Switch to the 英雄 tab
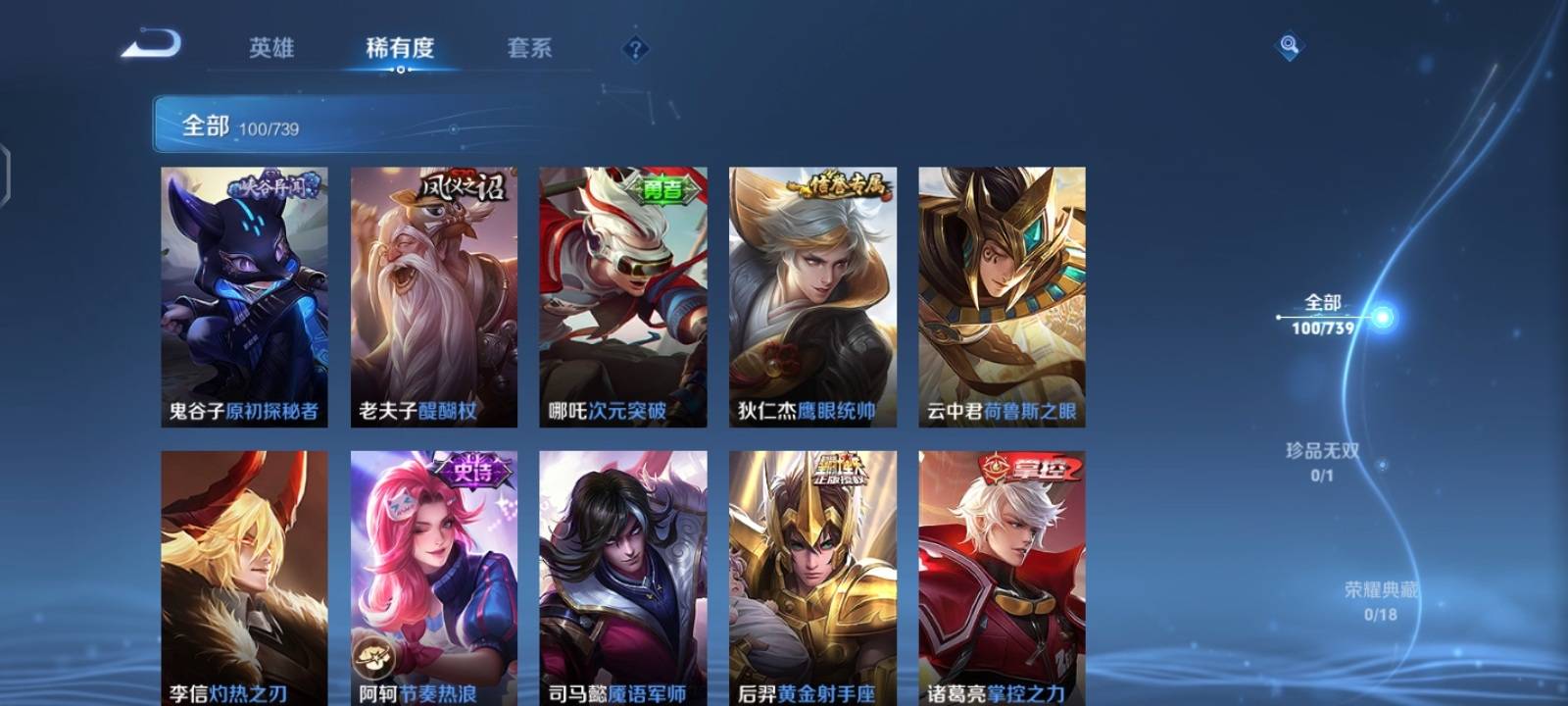This screenshot has width=1568, height=706. tap(271, 48)
